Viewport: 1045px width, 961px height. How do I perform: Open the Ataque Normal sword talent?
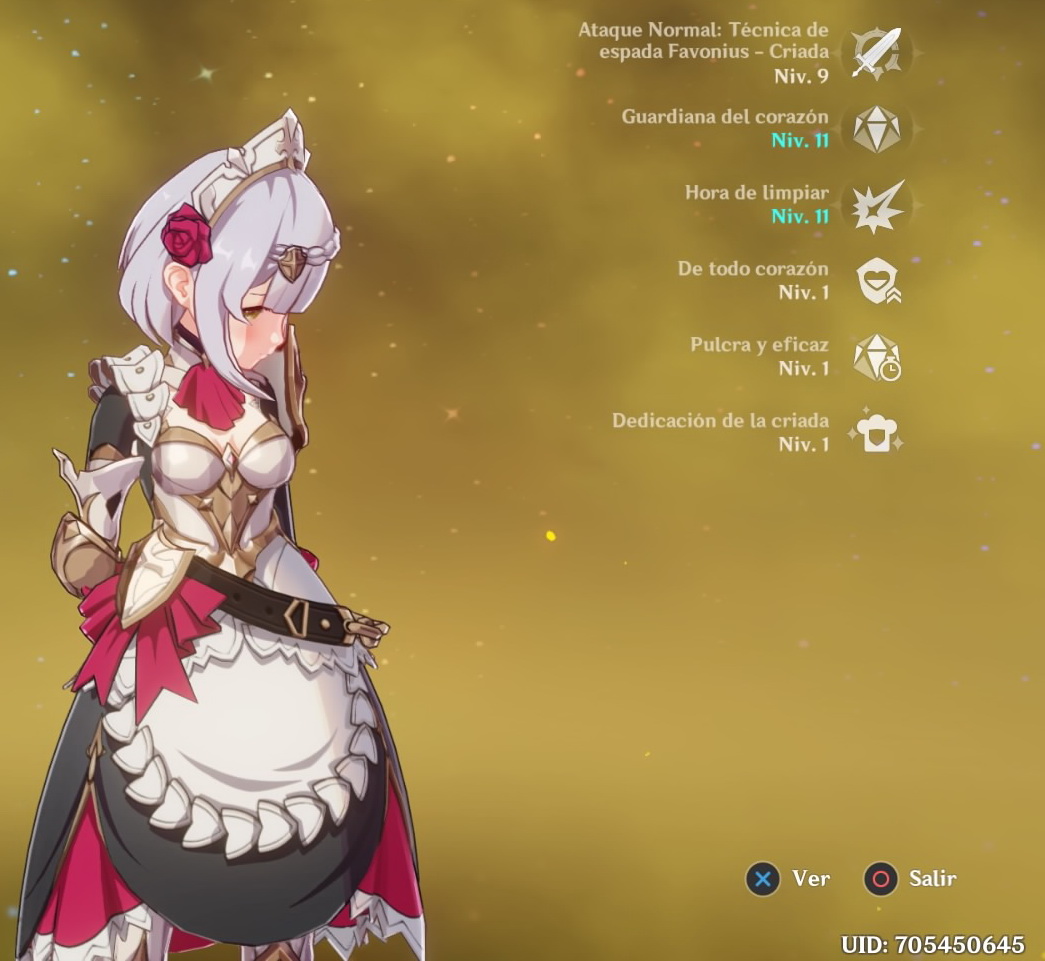click(x=877, y=52)
